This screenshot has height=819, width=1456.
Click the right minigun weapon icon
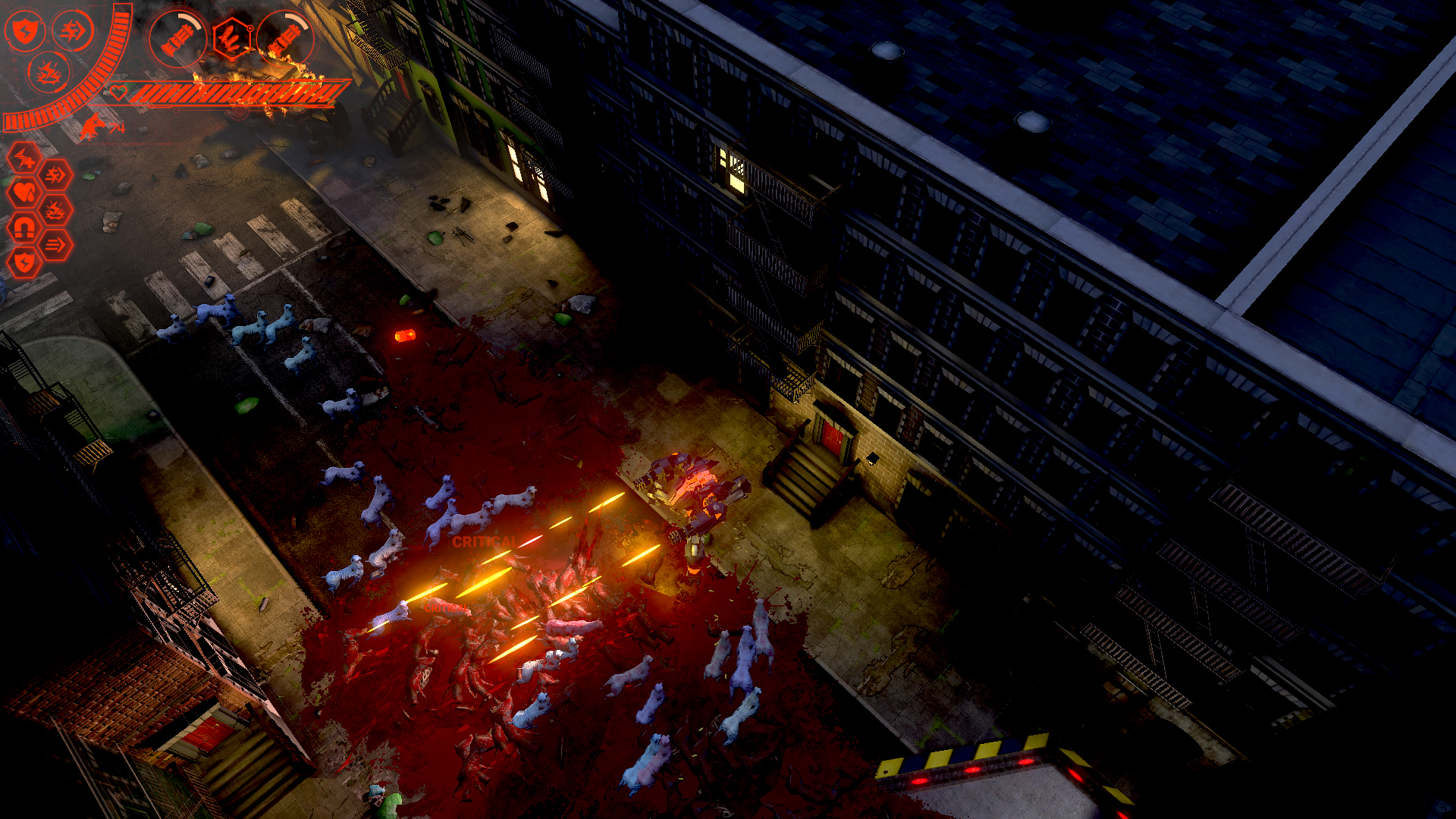pos(287,38)
